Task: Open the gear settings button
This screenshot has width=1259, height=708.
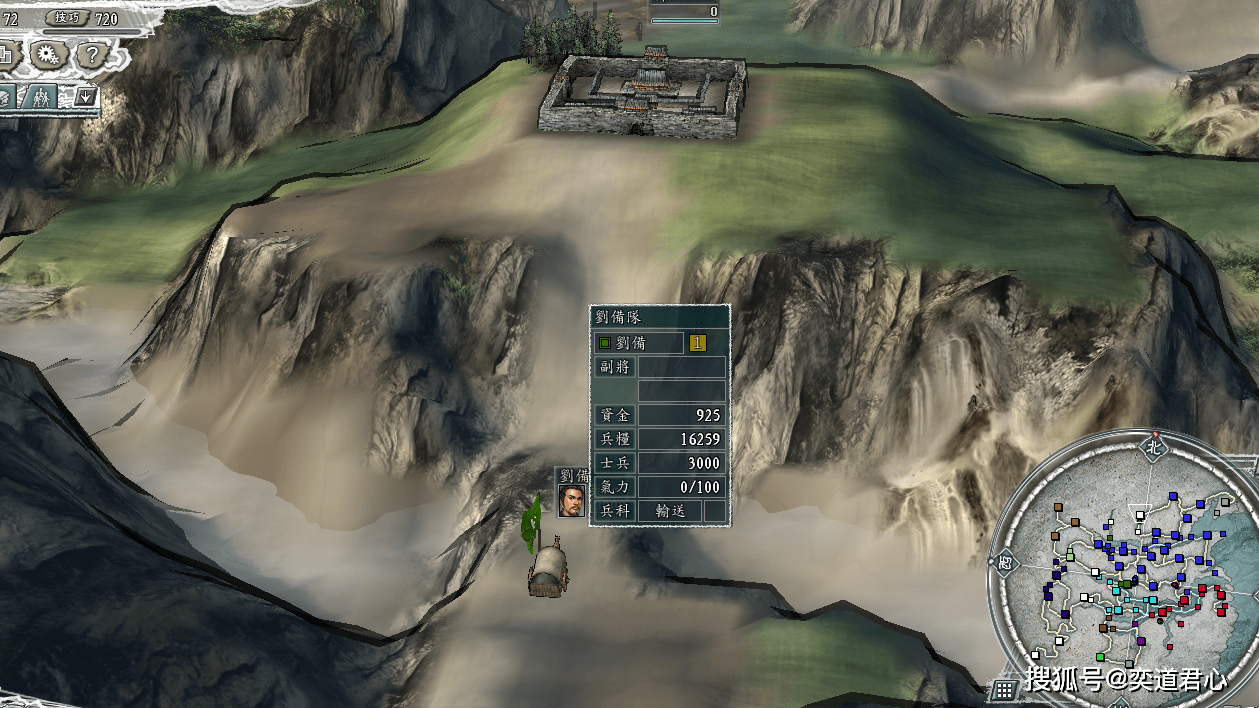Action: tap(46, 54)
